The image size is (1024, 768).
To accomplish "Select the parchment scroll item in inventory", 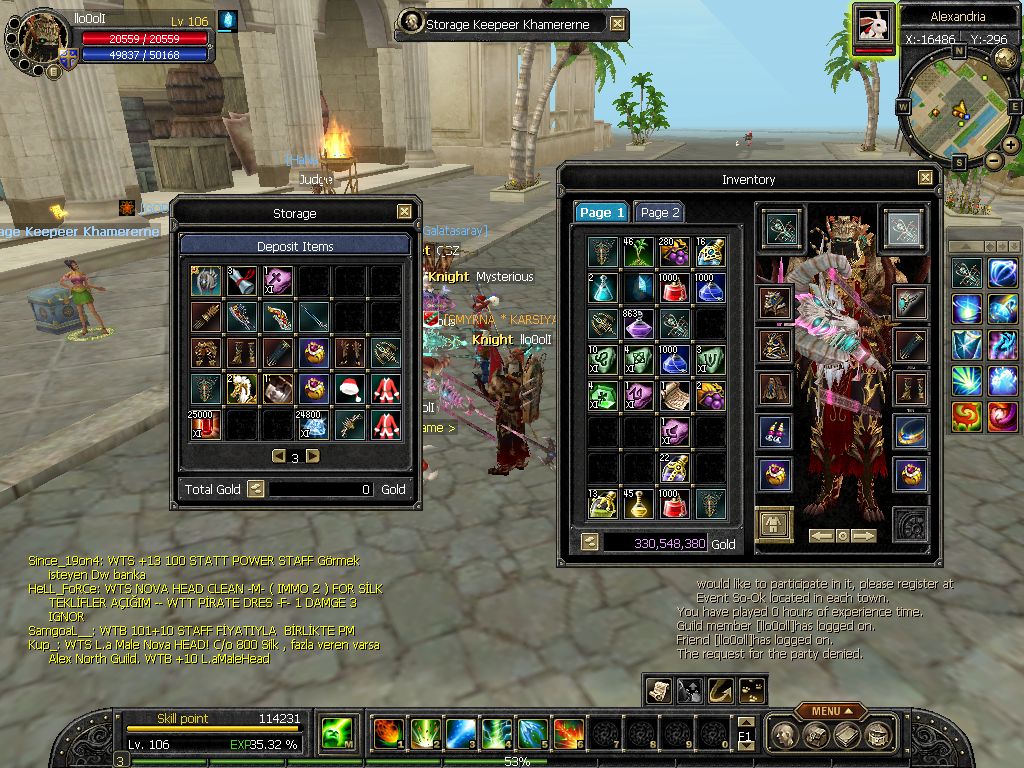I will [673, 395].
